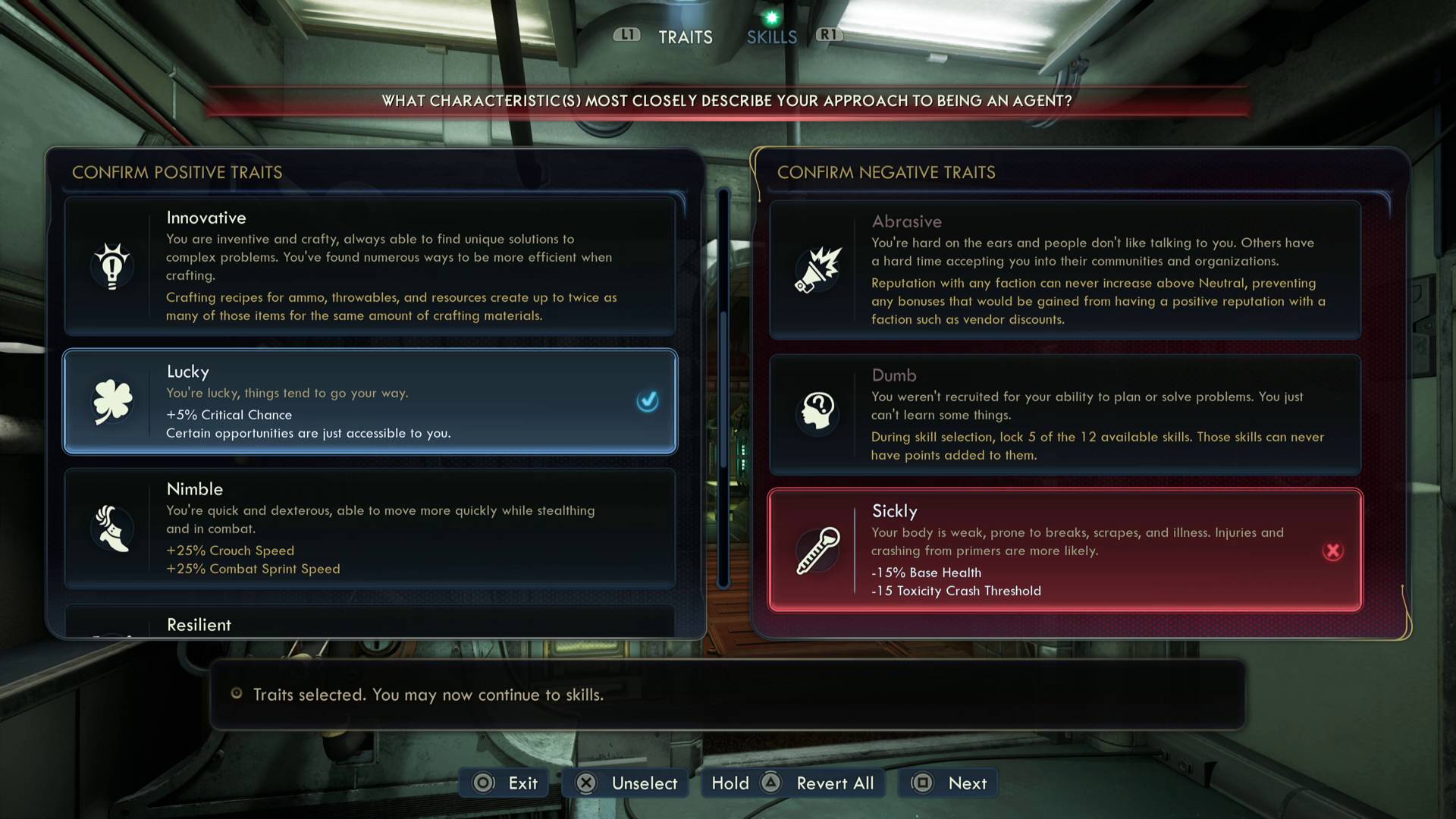Click the positive traits scrollbar

tap(723, 387)
